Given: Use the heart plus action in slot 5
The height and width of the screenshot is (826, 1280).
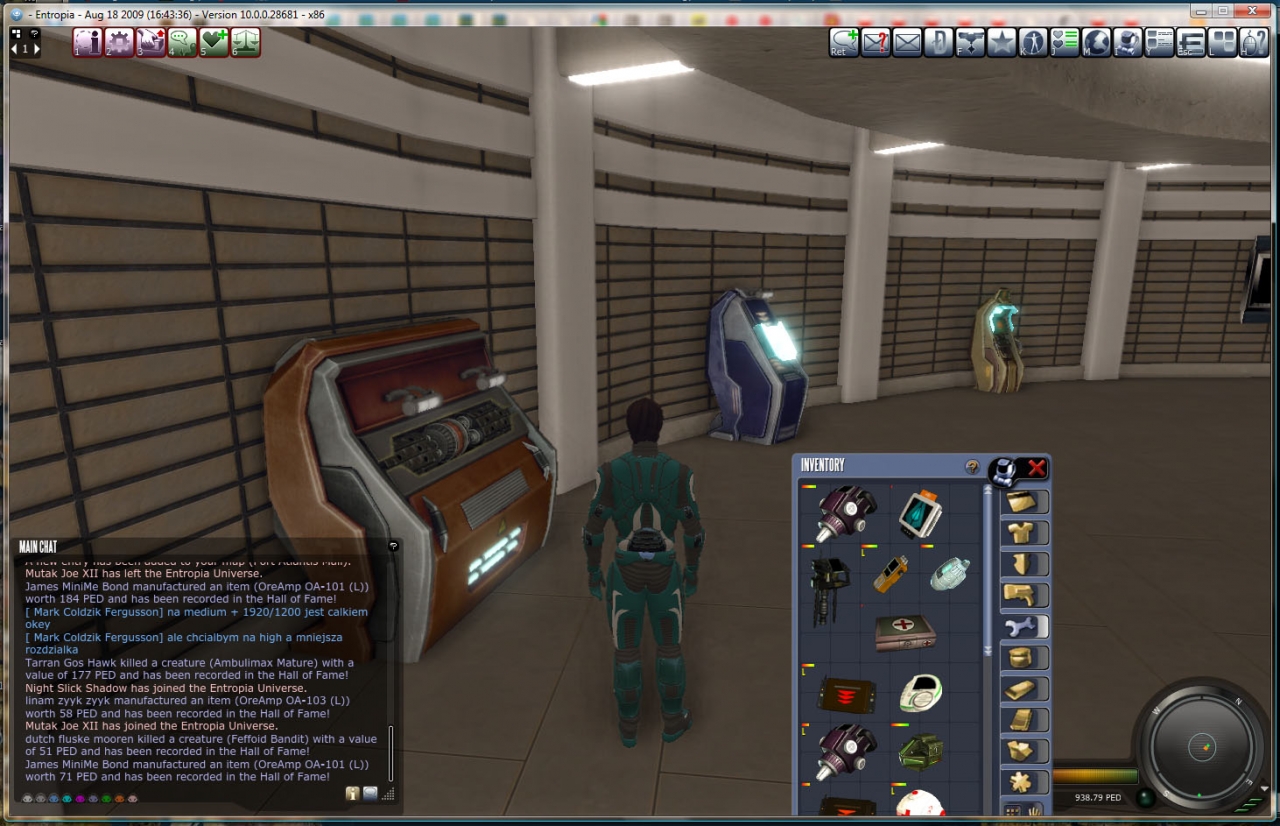Looking at the screenshot, I should tap(213, 43).
